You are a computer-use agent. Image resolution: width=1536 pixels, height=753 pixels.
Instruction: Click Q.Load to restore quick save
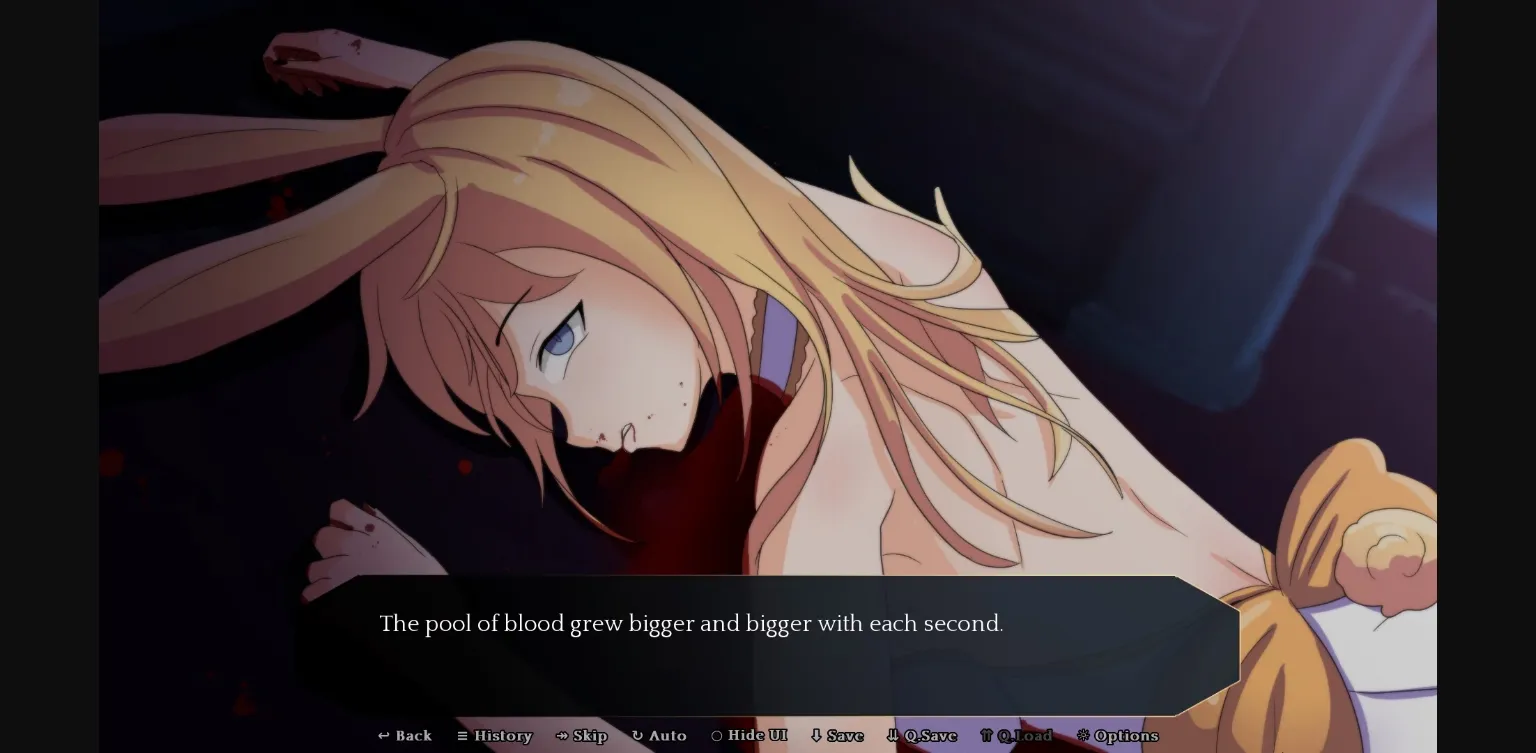click(x=1017, y=736)
